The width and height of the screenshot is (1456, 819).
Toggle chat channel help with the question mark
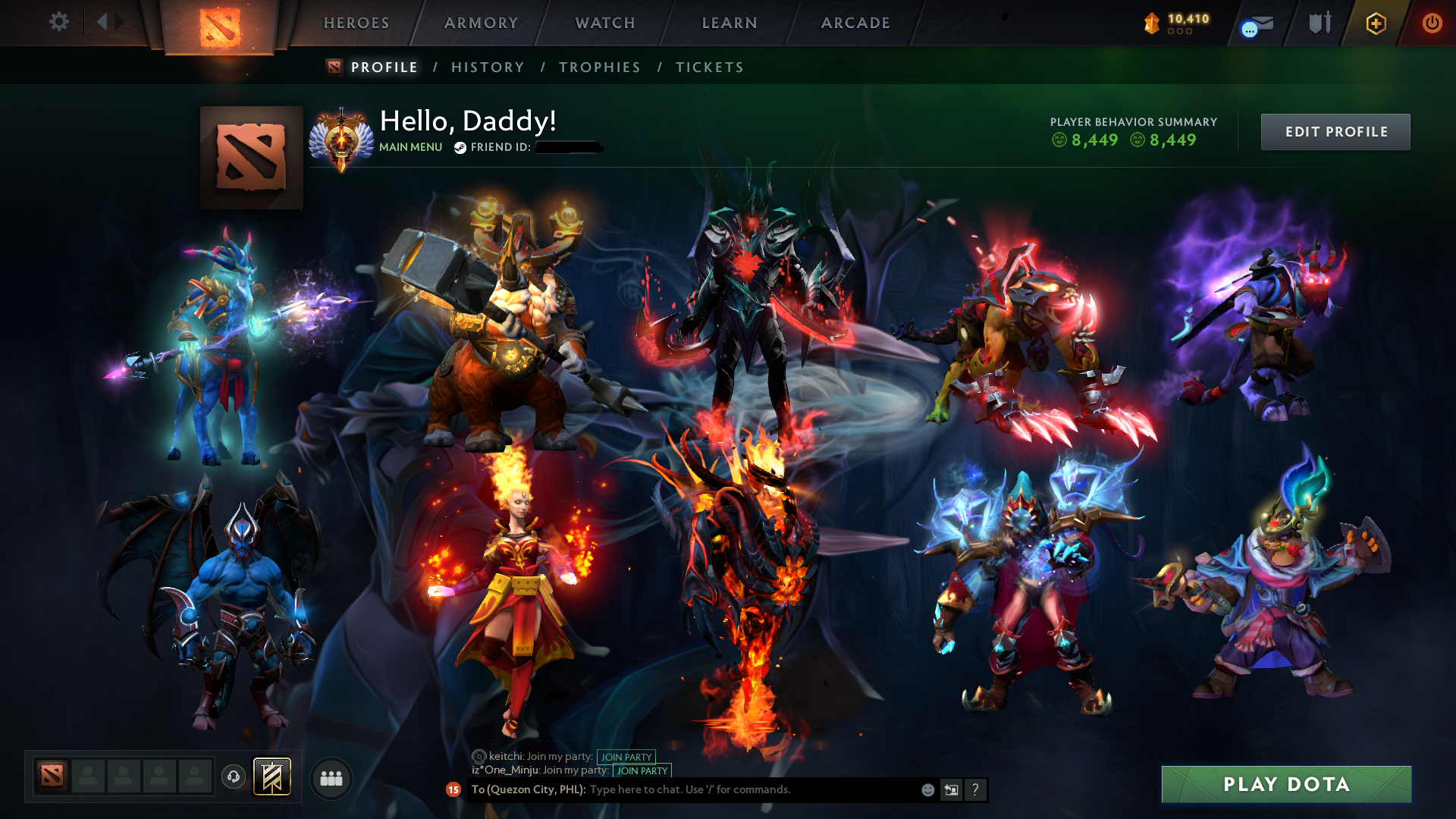[x=975, y=789]
